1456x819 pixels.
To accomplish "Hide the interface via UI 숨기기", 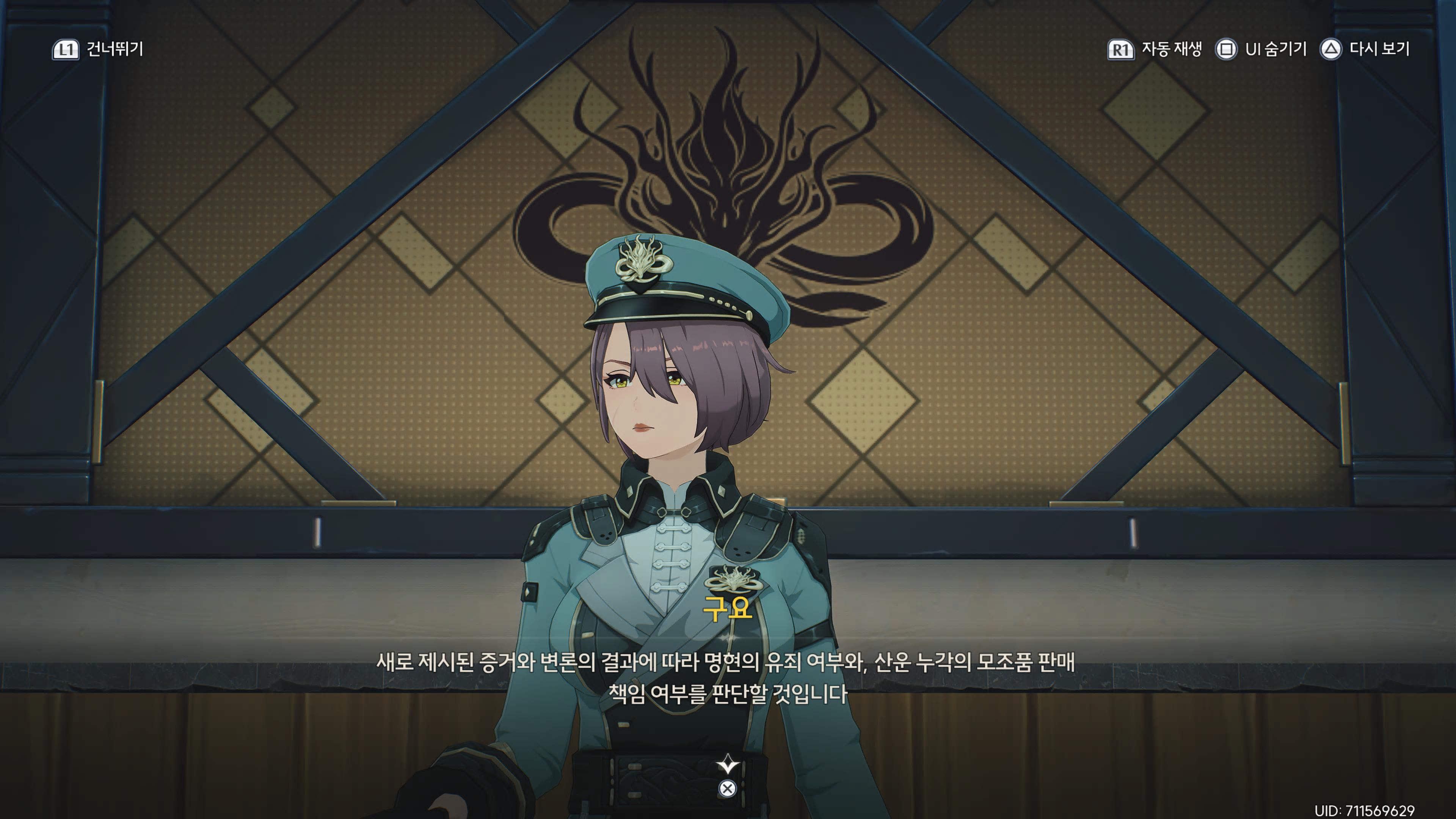I will pos(1261,50).
